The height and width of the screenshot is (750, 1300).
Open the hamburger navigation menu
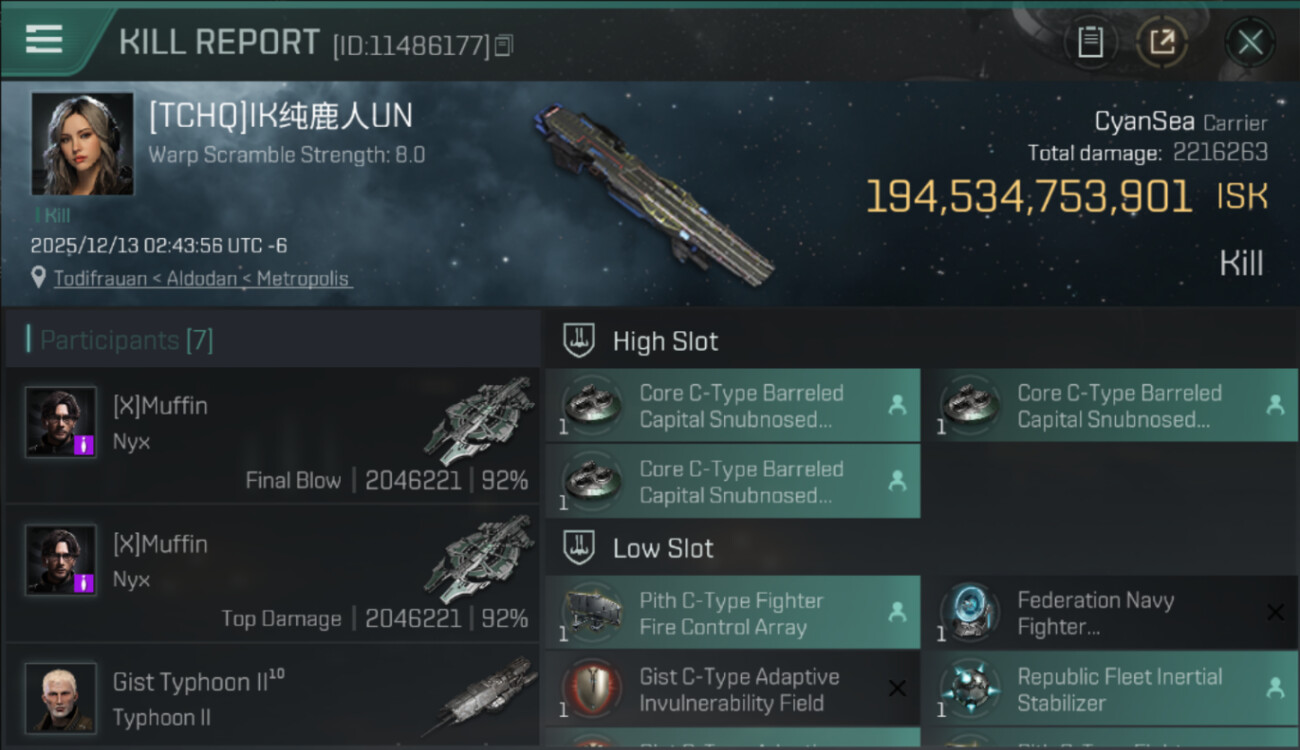[x=42, y=40]
